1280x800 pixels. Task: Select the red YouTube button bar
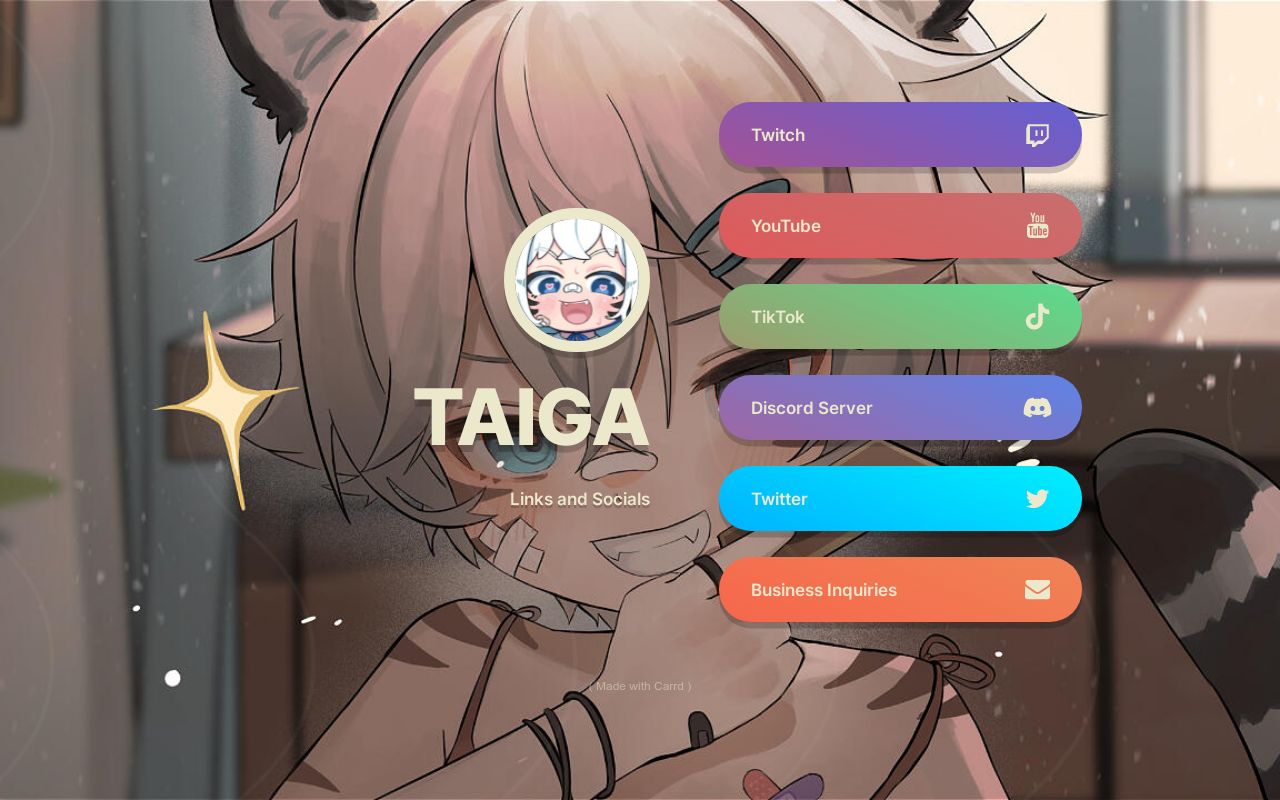[900, 226]
